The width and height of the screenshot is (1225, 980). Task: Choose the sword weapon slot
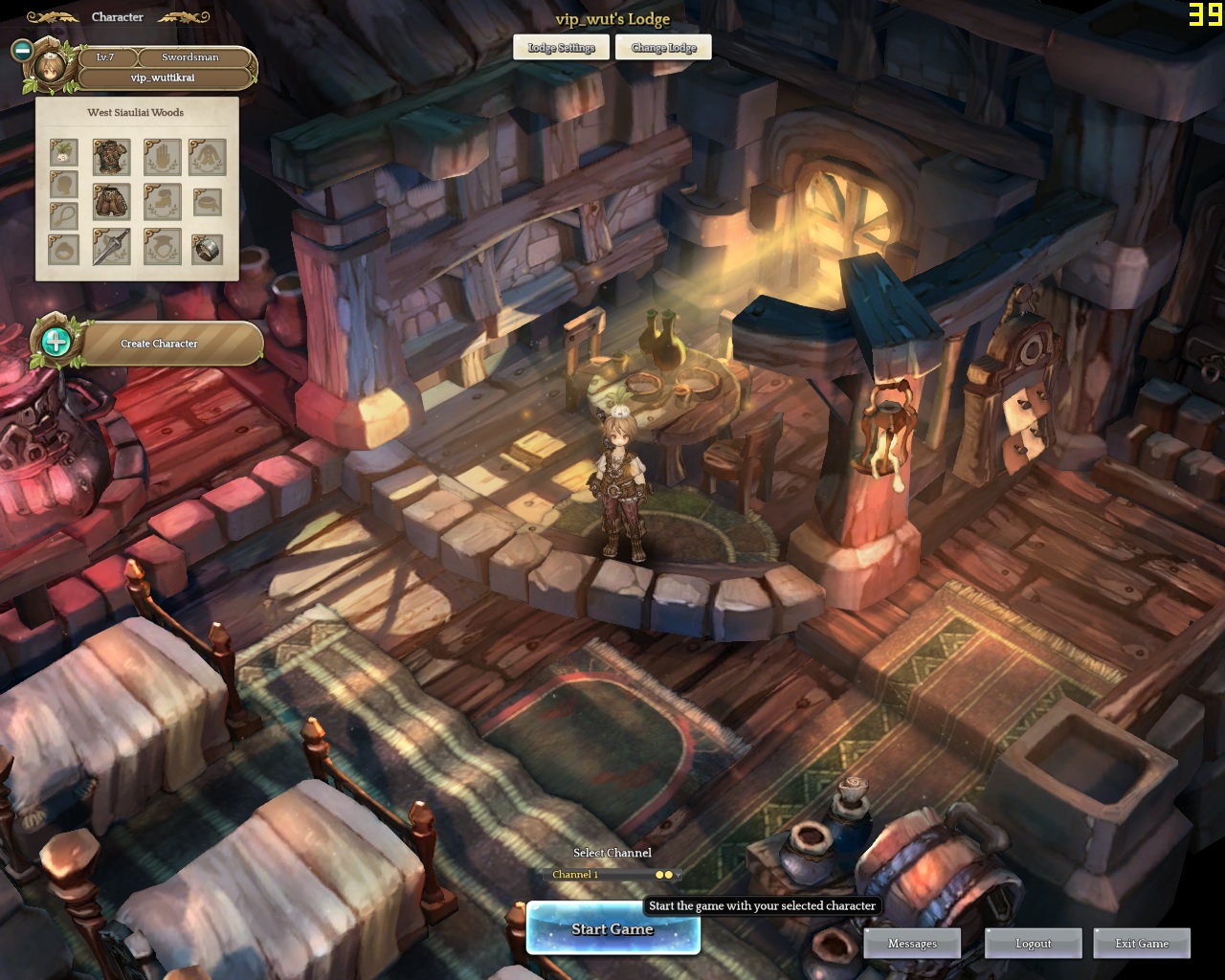pos(112,247)
